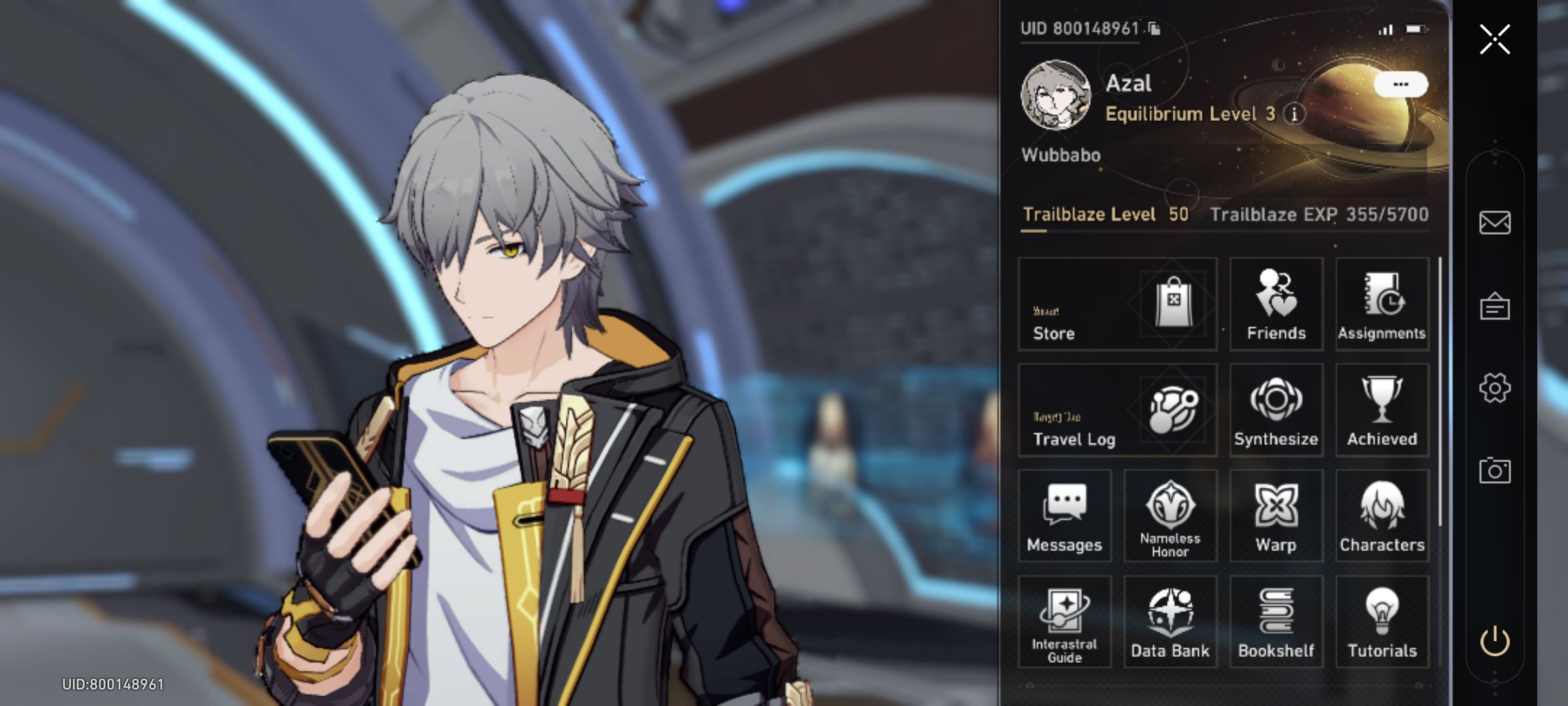The image size is (1568, 706).
Task: Check the Data Bank
Action: [1169, 621]
